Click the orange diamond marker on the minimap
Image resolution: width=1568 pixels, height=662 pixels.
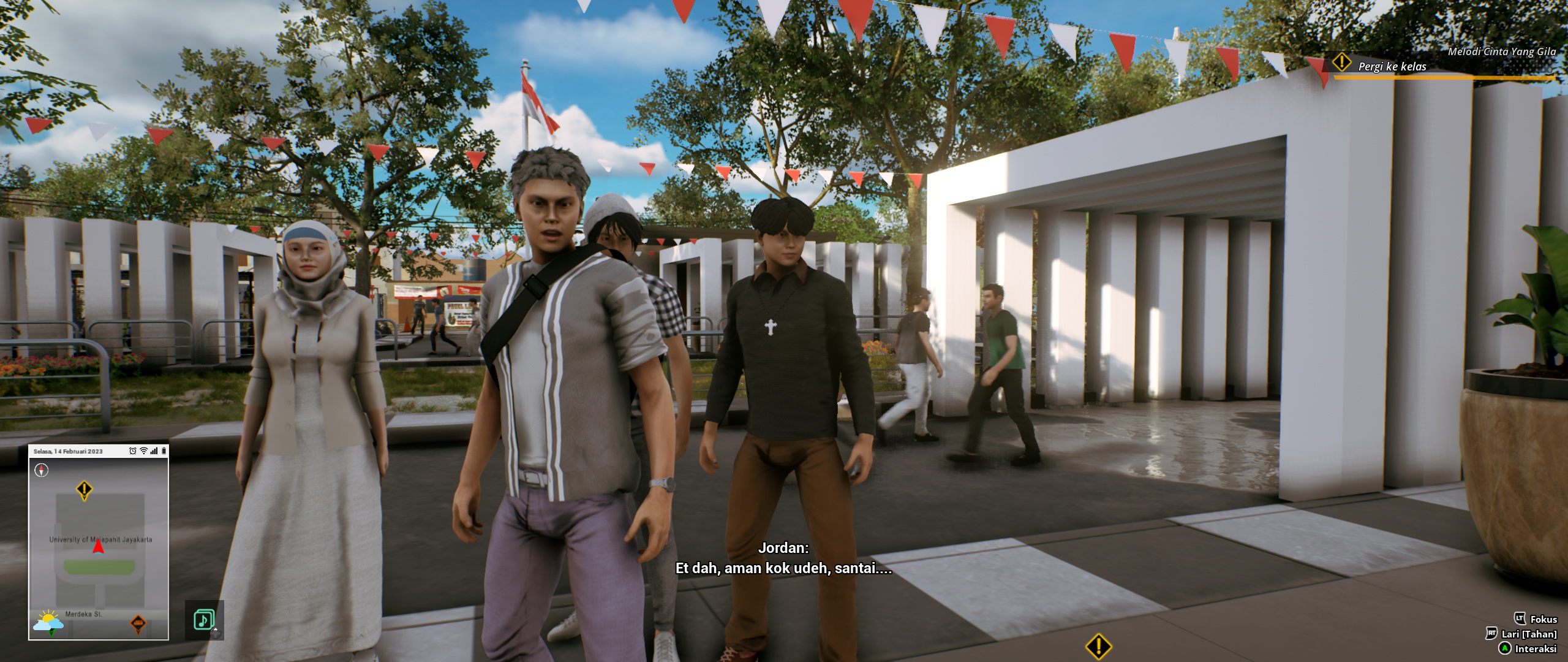(139, 623)
